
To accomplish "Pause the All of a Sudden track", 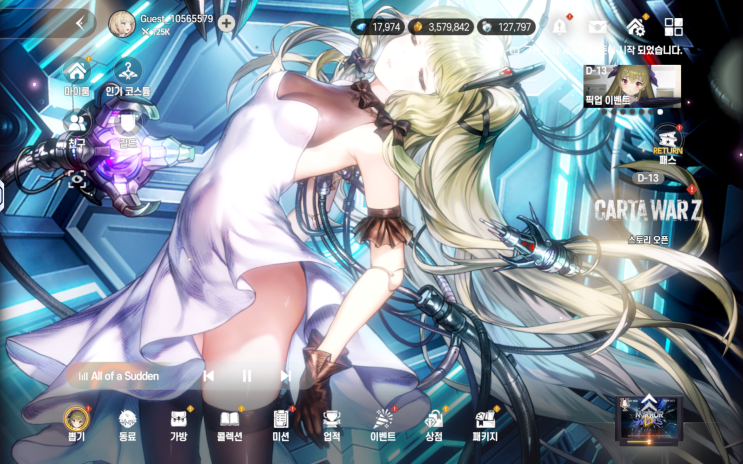I will click(x=246, y=376).
